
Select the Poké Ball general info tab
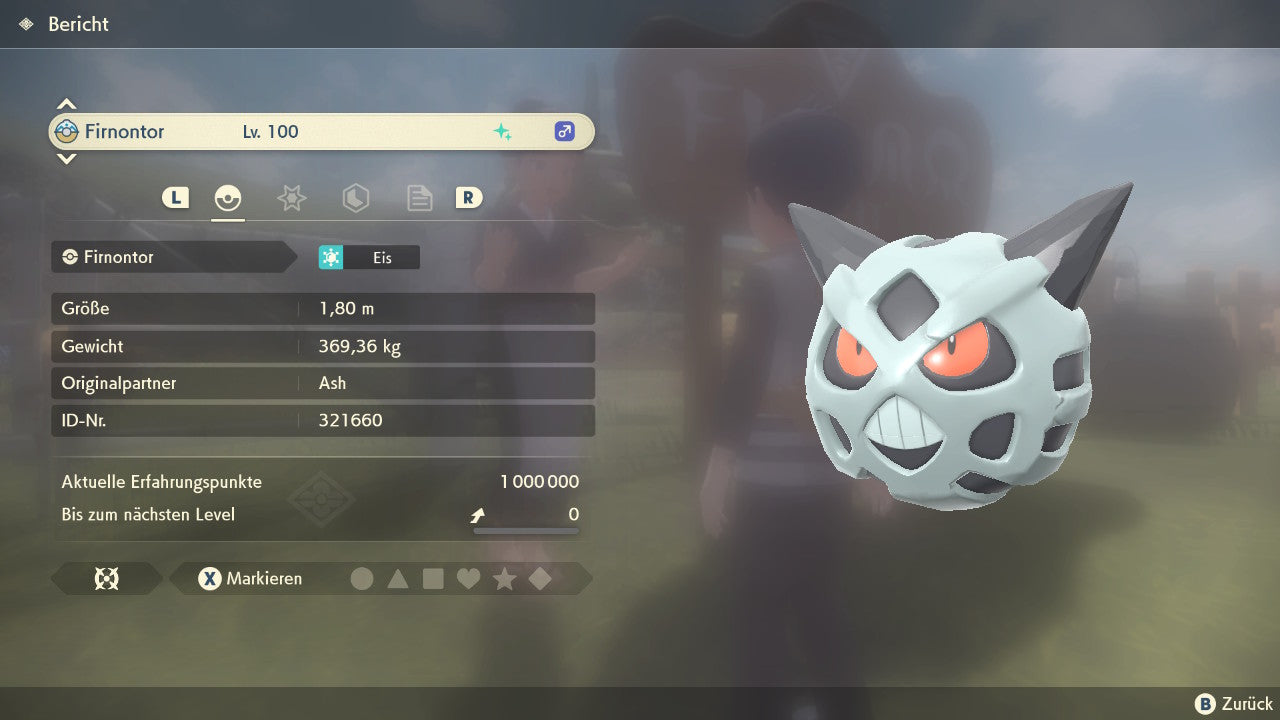click(x=228, y=198)
